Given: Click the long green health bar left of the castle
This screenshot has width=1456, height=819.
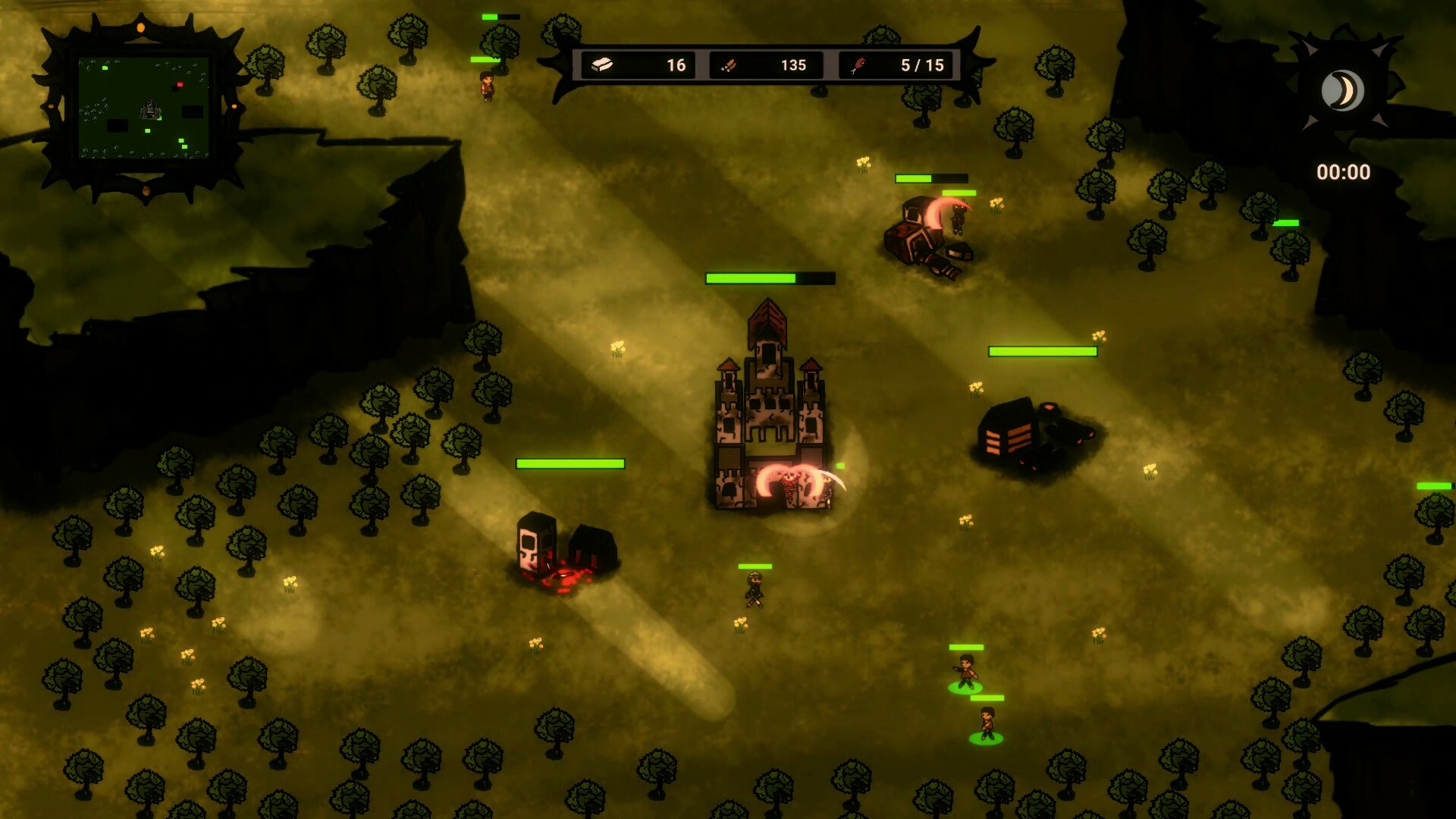Looking at the screenshot, I should (569, 463).
